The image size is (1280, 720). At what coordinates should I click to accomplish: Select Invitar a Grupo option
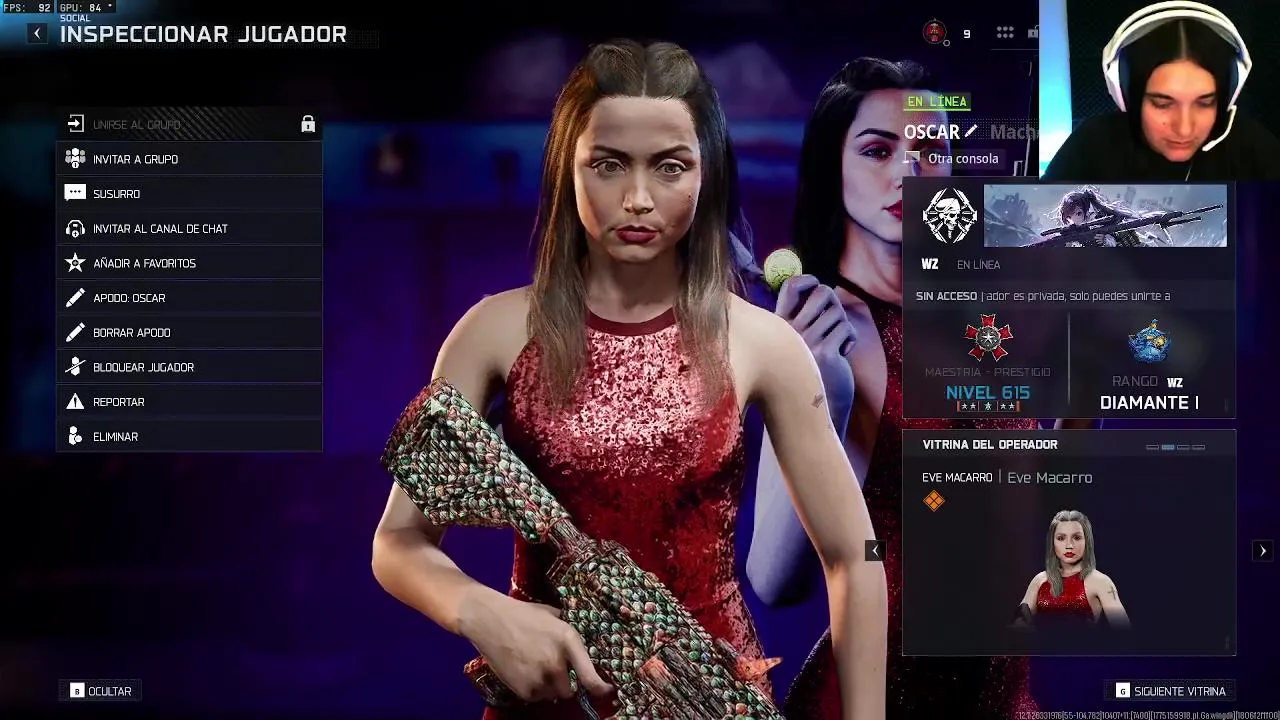click(135, 159)
